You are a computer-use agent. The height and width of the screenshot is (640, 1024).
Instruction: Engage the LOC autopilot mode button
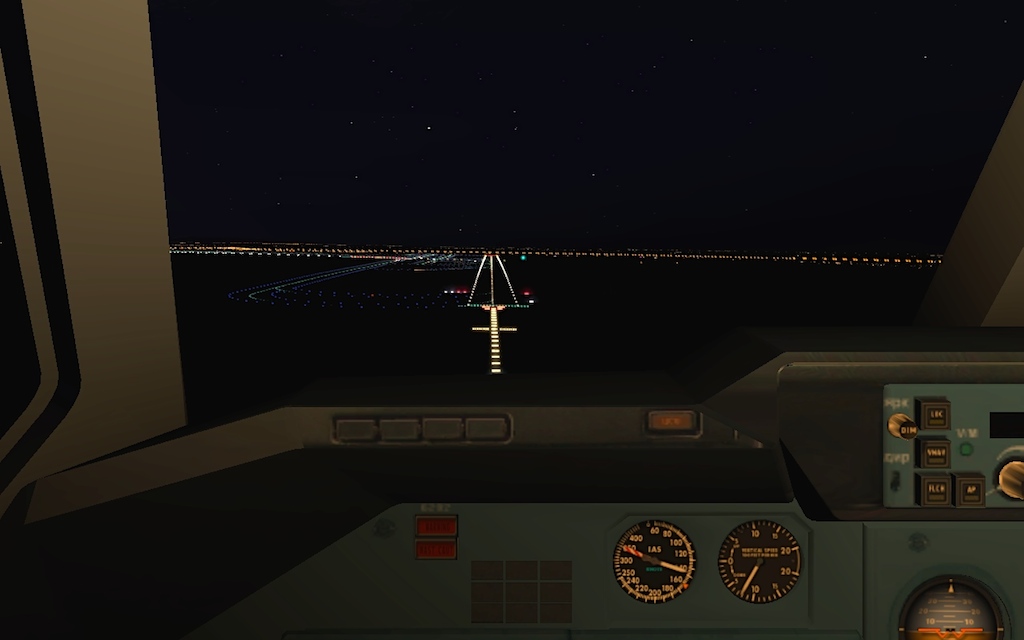click(x=935, y=414)
